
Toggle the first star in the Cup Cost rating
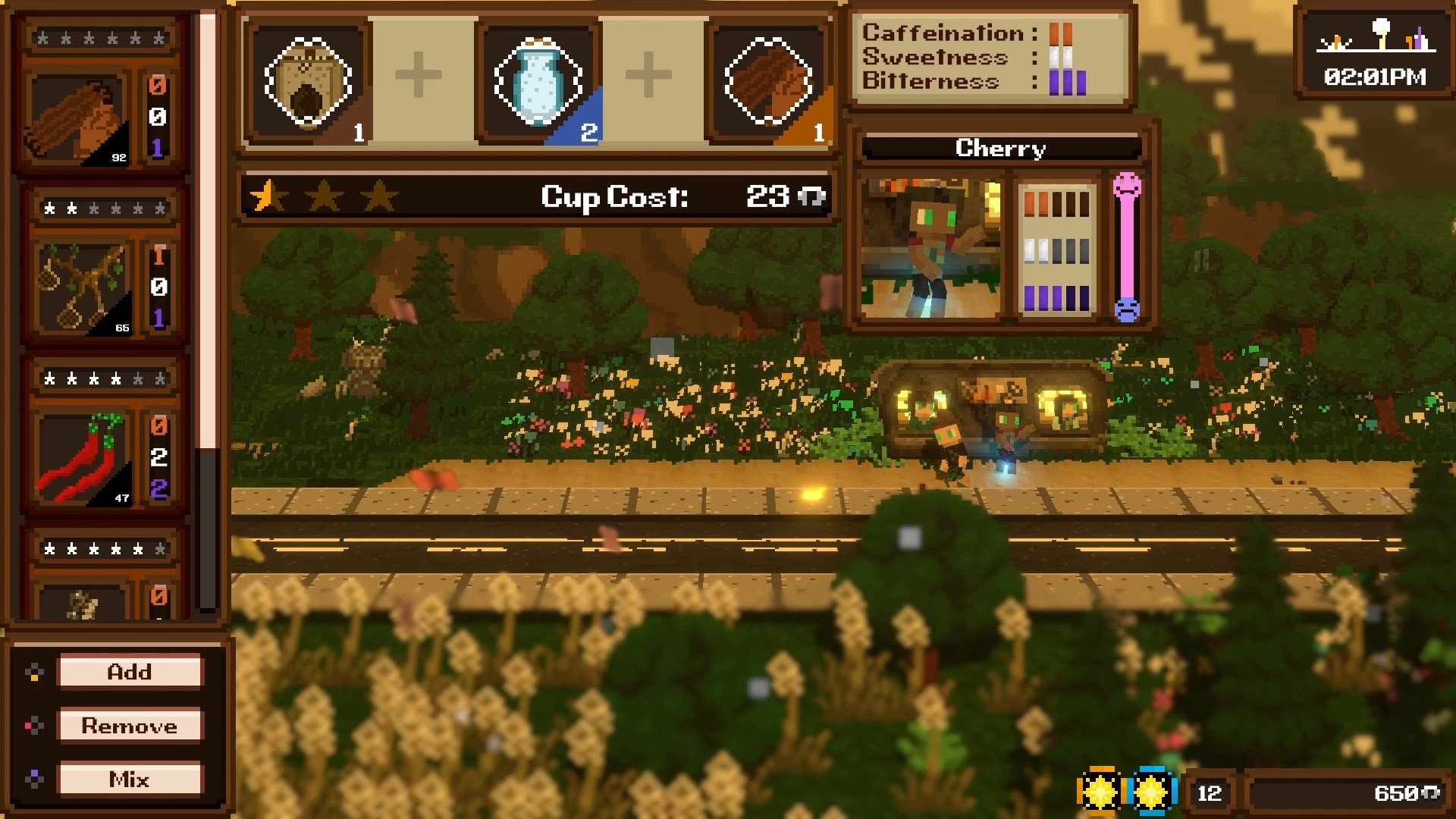267,196
